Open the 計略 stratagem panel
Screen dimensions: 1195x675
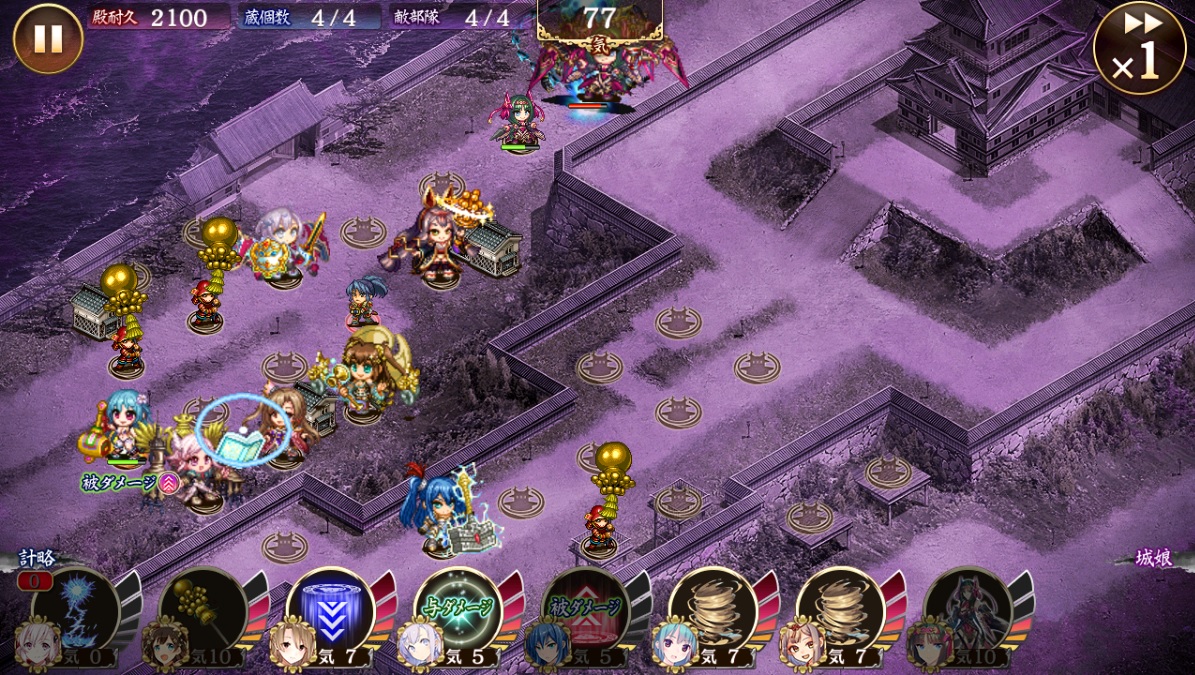[x=37, y=558]
